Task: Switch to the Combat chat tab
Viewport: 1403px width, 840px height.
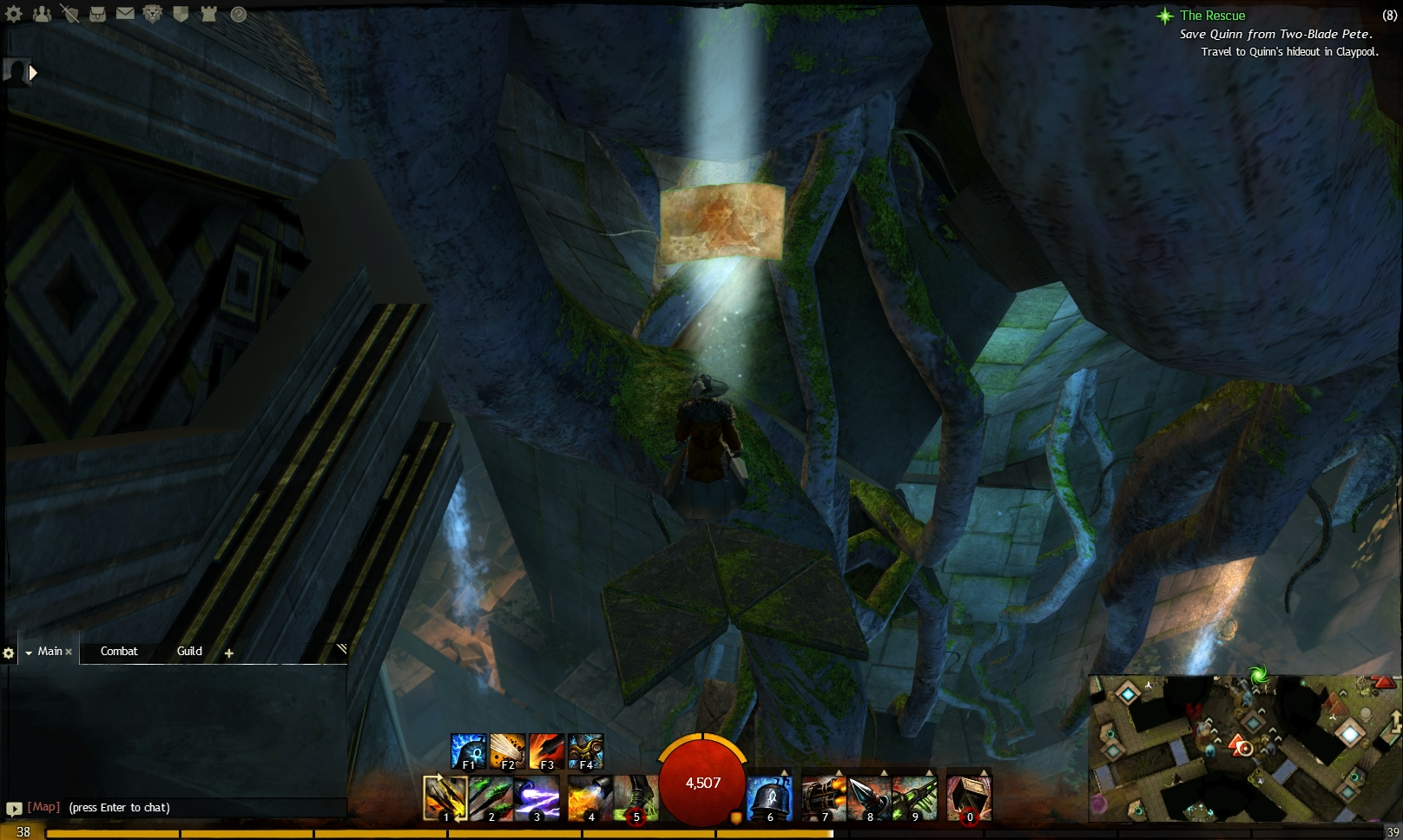Action: (118, 652)
